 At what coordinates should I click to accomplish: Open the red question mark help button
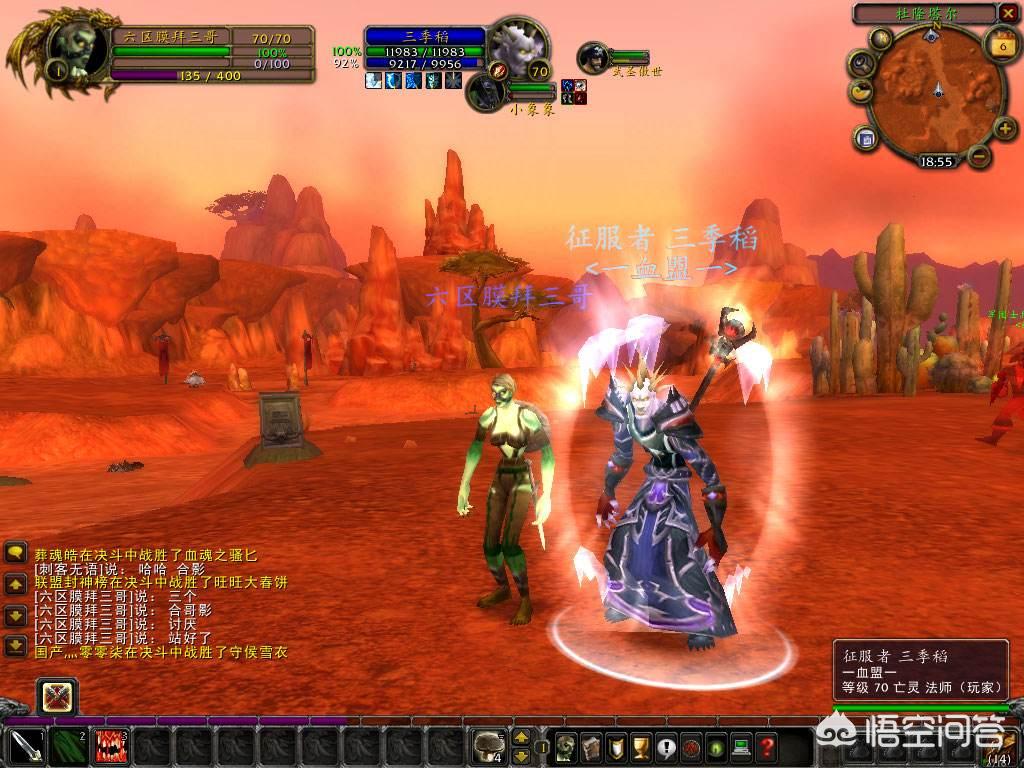(x=766, y=746)
